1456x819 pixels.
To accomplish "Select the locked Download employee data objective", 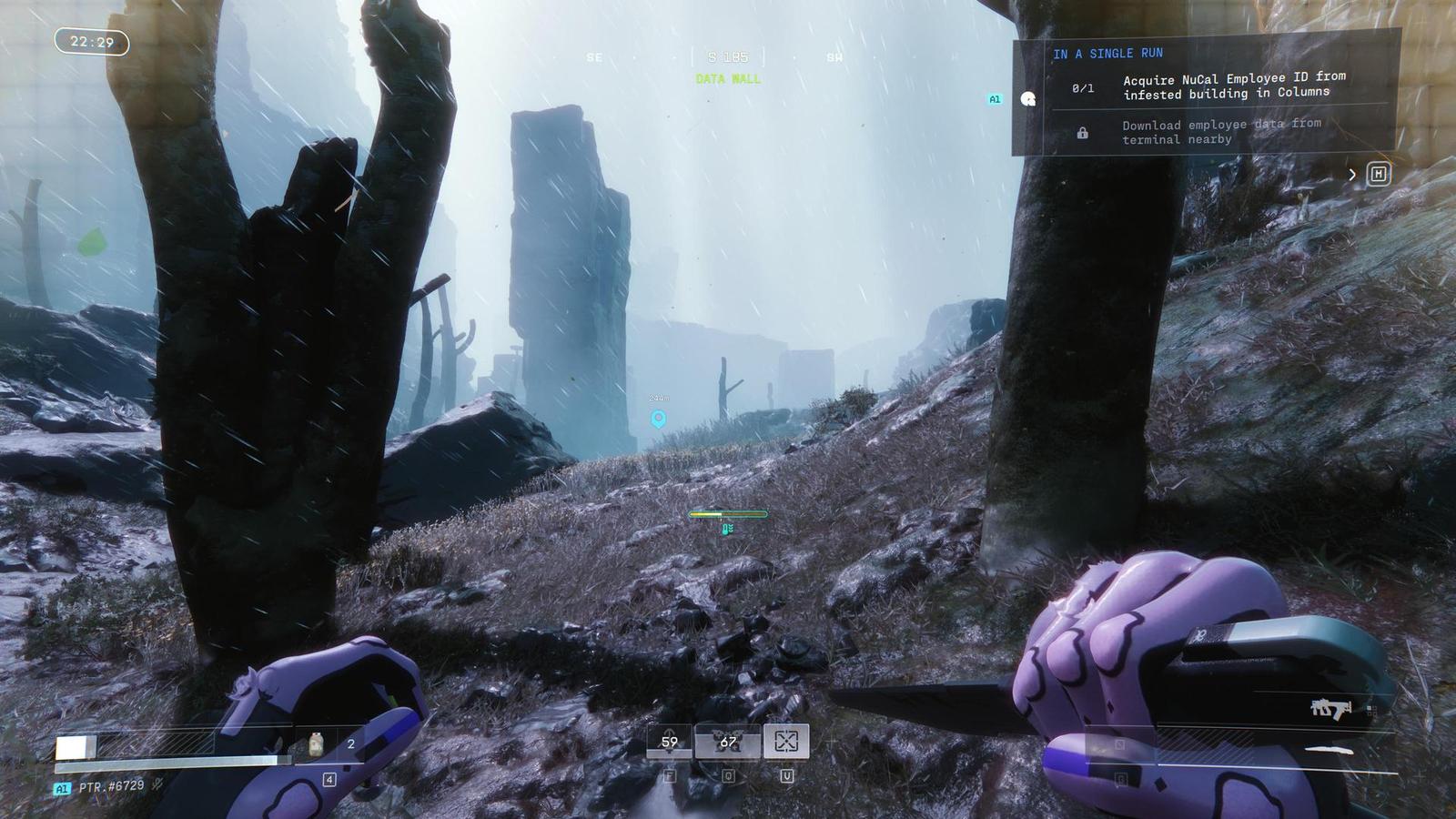I will [x=1219, y=132].
